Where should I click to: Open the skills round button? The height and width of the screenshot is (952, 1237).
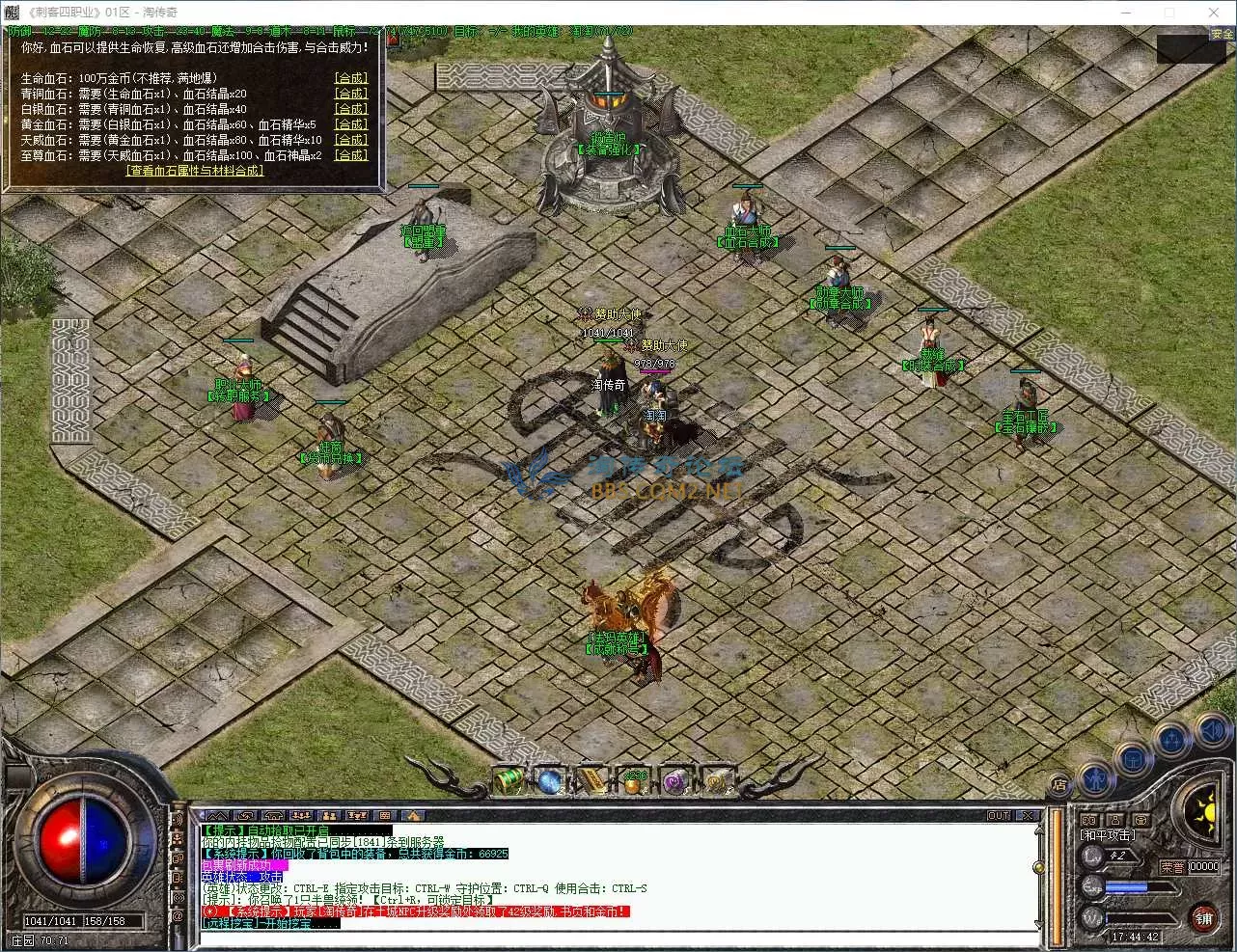coord(1173,740)
